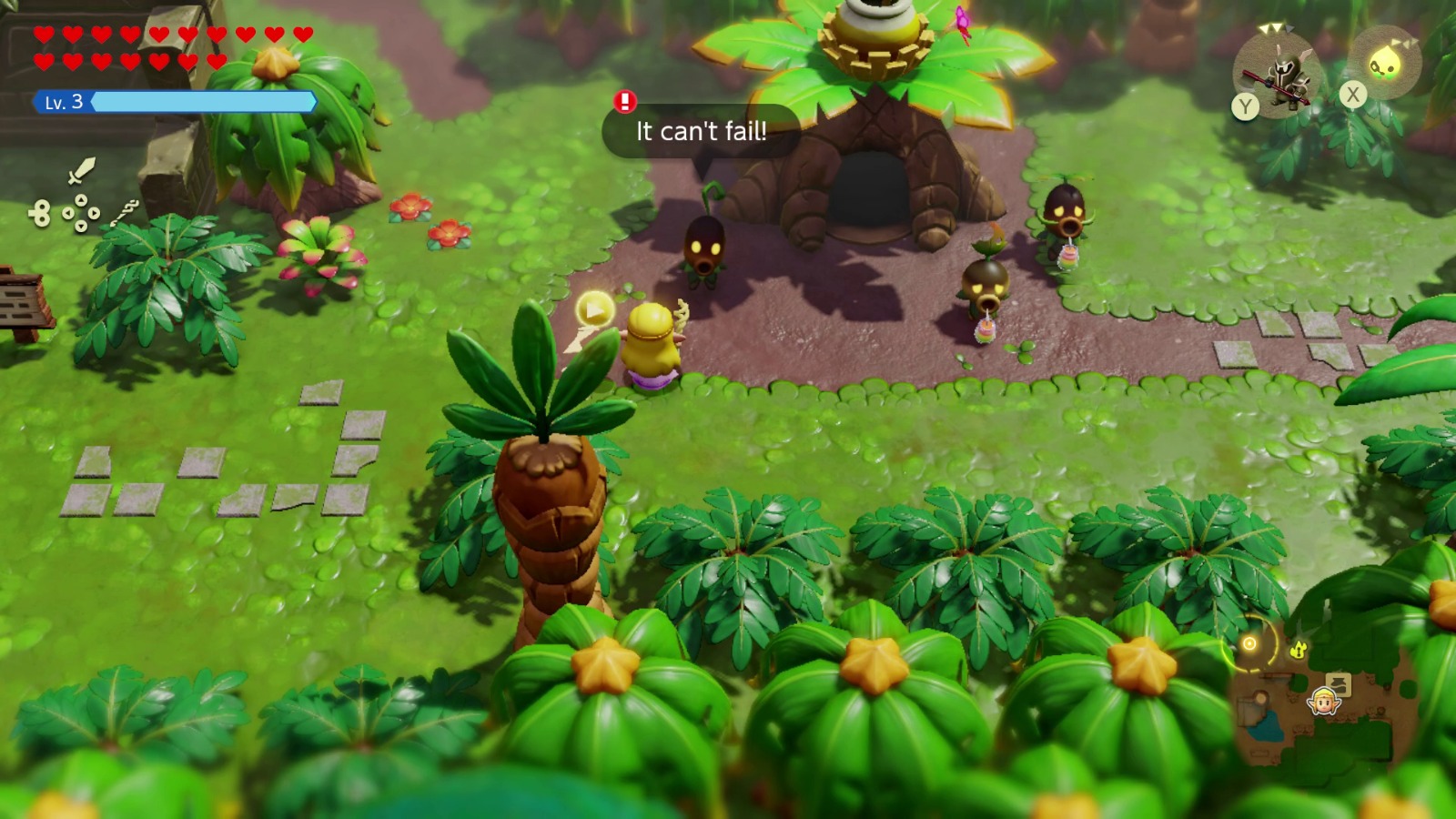
Task: Click the sword indicator near the hearts
Action: pyautogui.click(x=80, y=170)
